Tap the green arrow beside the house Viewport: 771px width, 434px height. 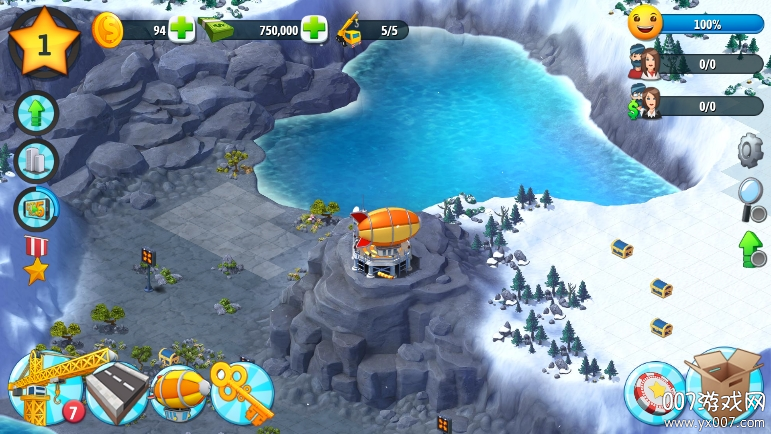click(750, 247)
